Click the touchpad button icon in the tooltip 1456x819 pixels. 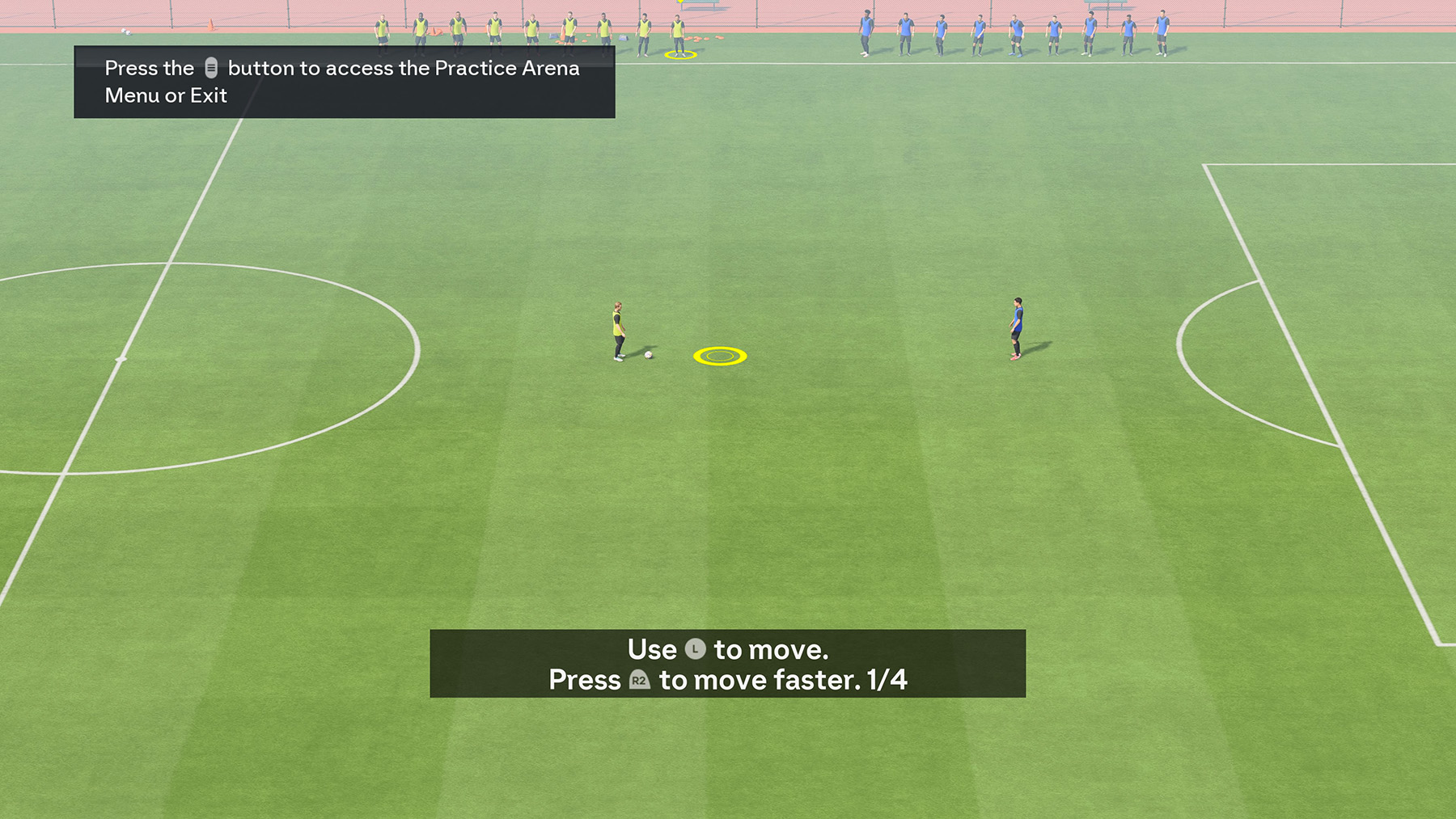[212, 68]
